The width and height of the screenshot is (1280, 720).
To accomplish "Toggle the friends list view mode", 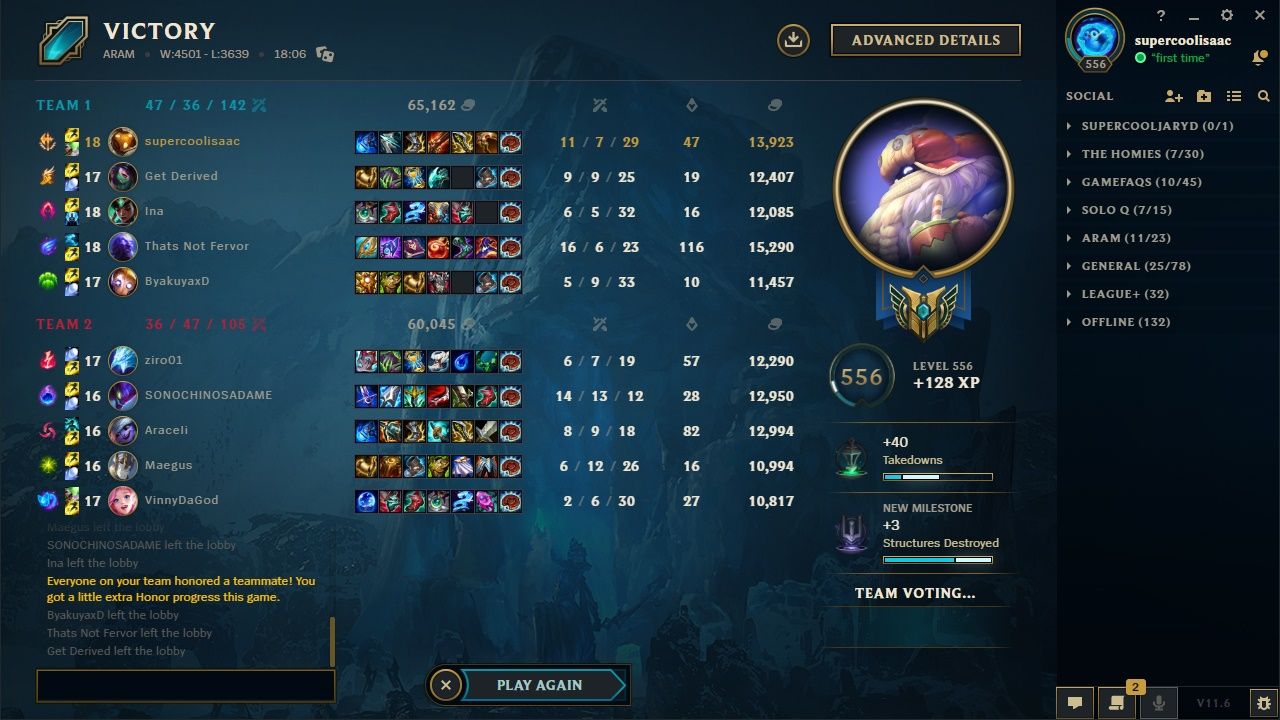I will 1234,96.
